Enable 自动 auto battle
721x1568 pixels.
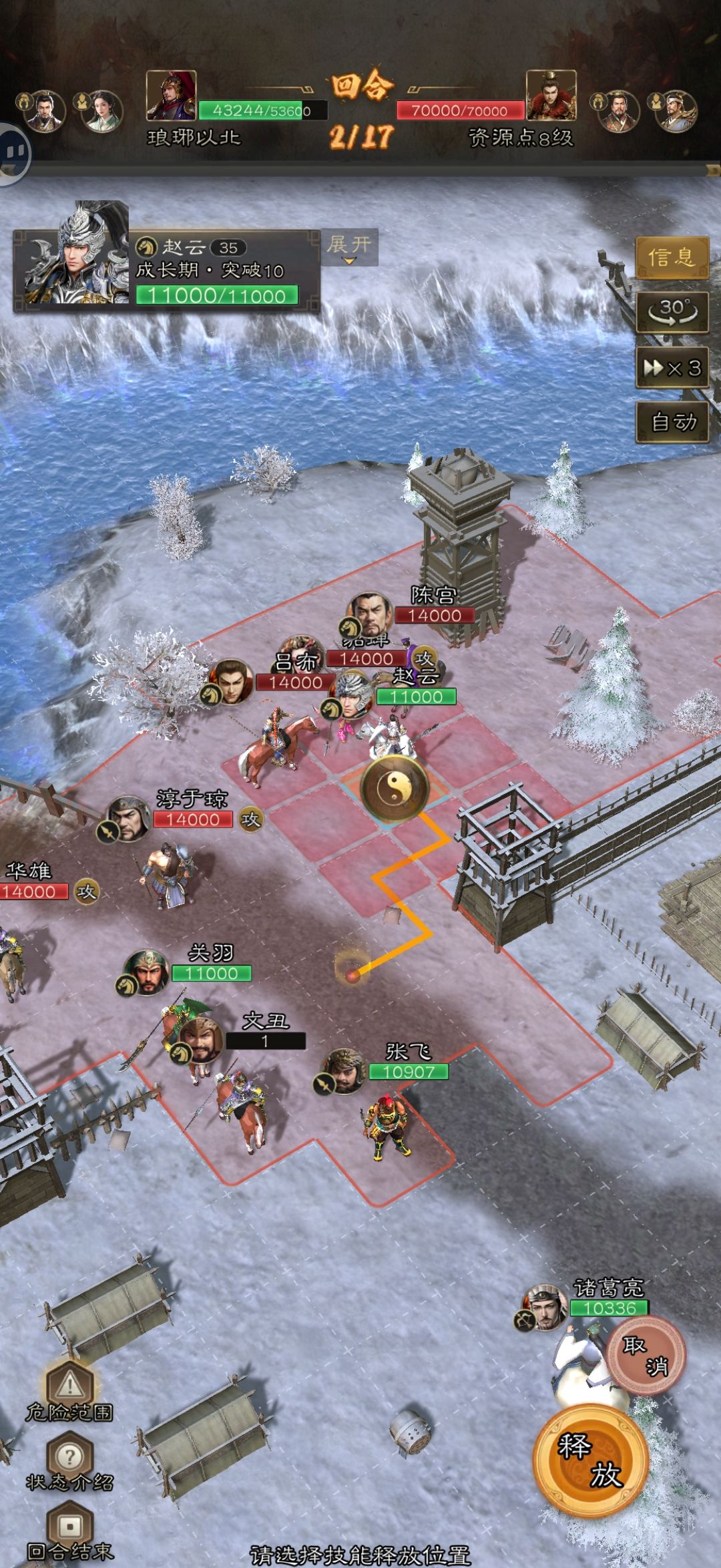pos(671,422)
